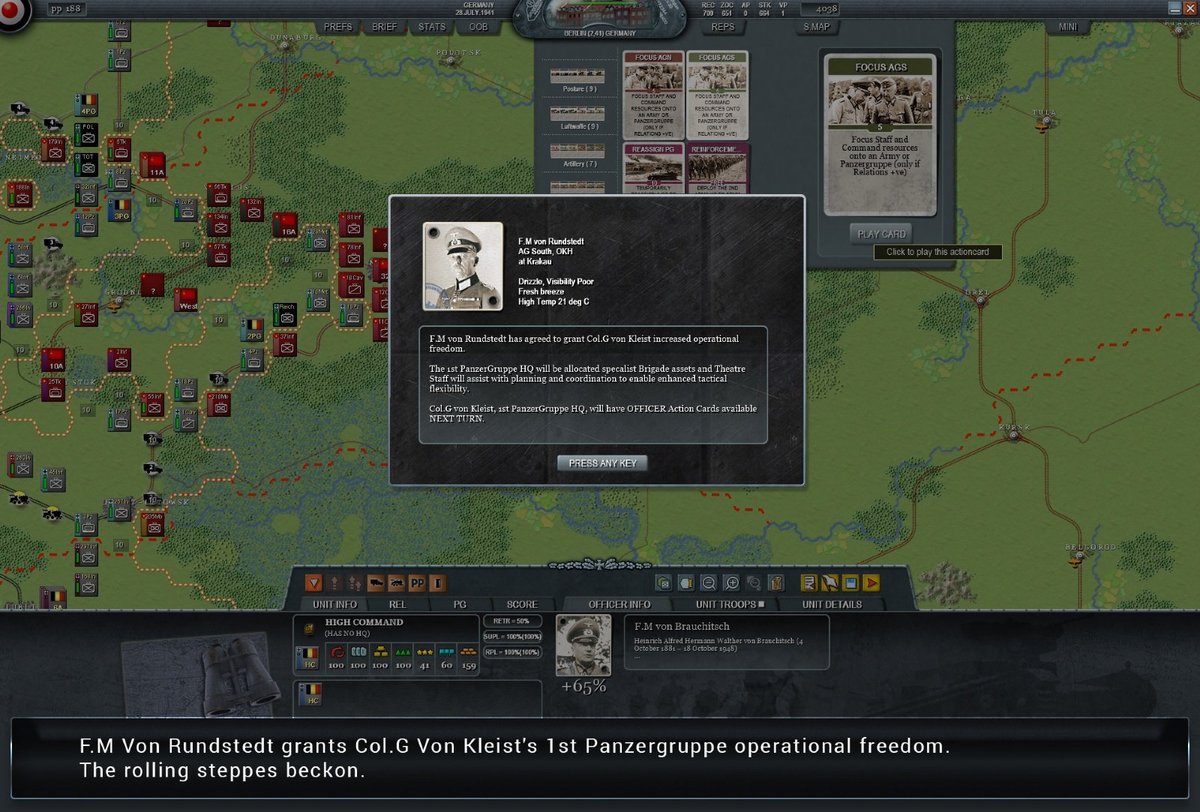Choose the Reassign PG action card
1200x812 pixels.
point(653,167)
